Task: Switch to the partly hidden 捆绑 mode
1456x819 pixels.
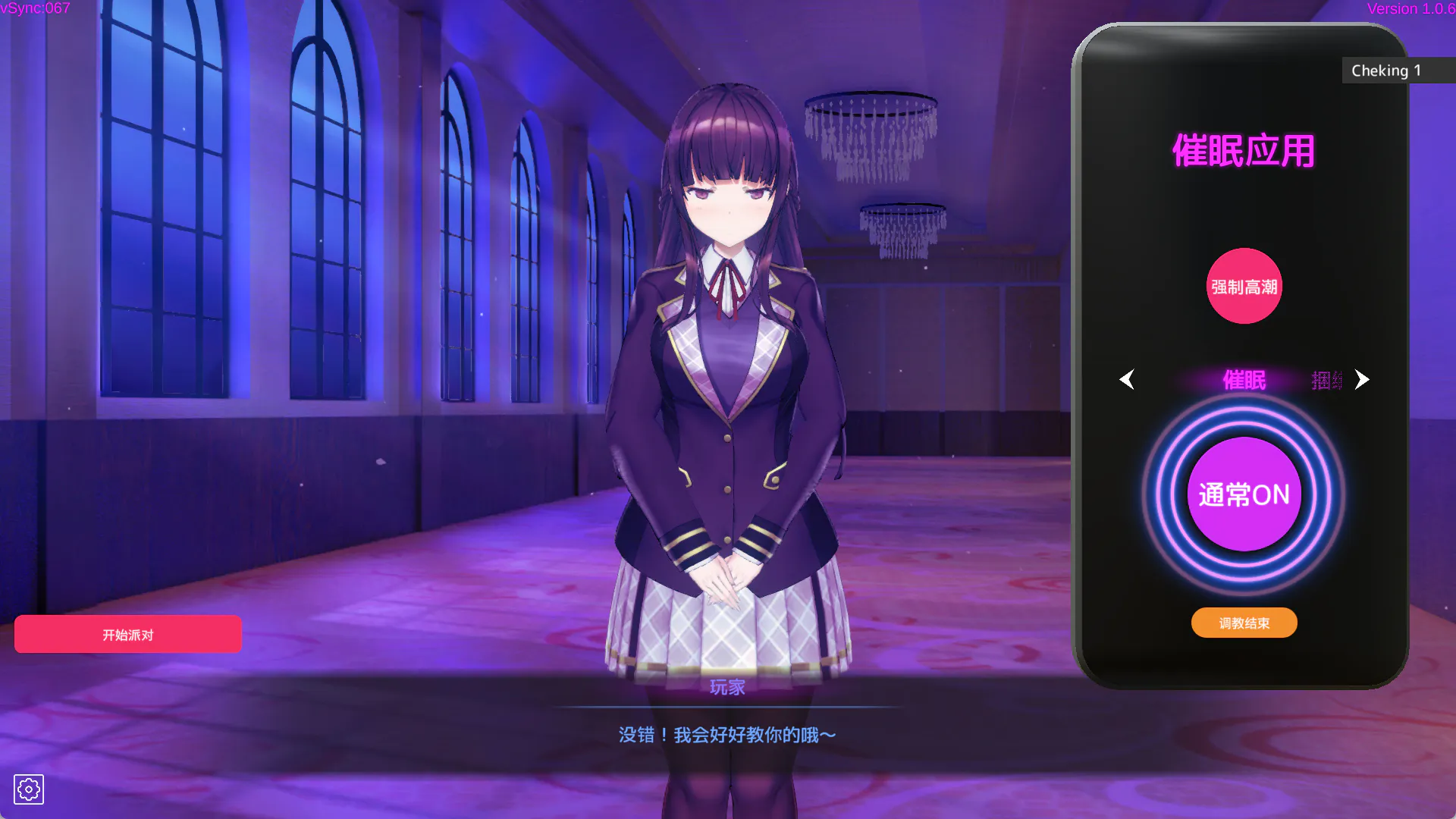Action: click(1326, 380)
